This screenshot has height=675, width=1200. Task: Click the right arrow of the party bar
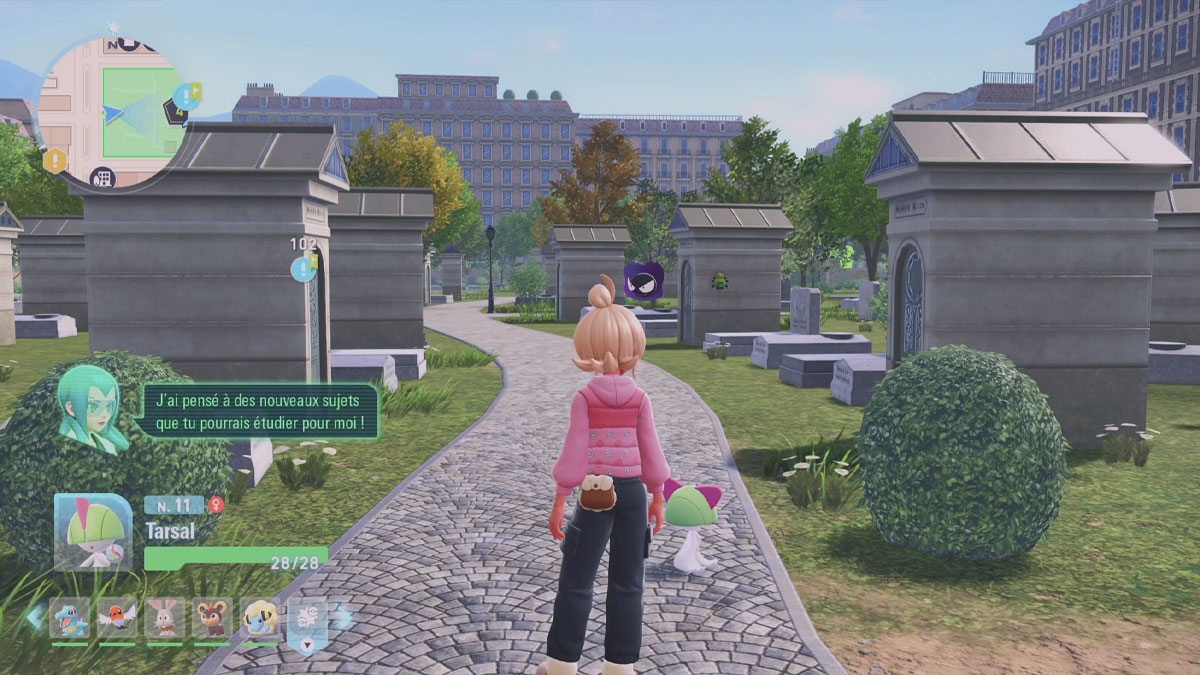click(343, 617)
